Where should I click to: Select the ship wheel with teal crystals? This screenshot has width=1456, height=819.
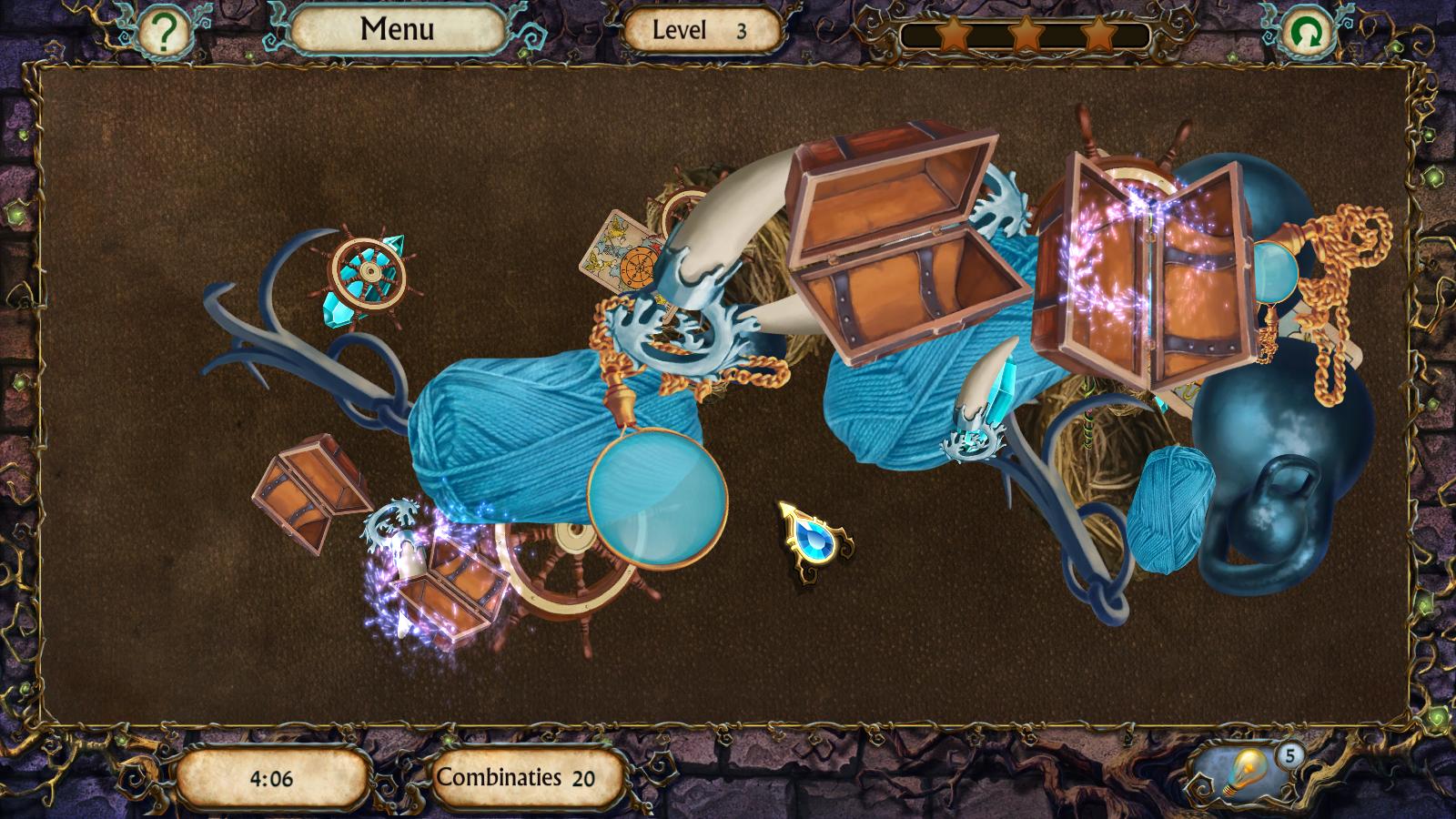coord(364,273)
